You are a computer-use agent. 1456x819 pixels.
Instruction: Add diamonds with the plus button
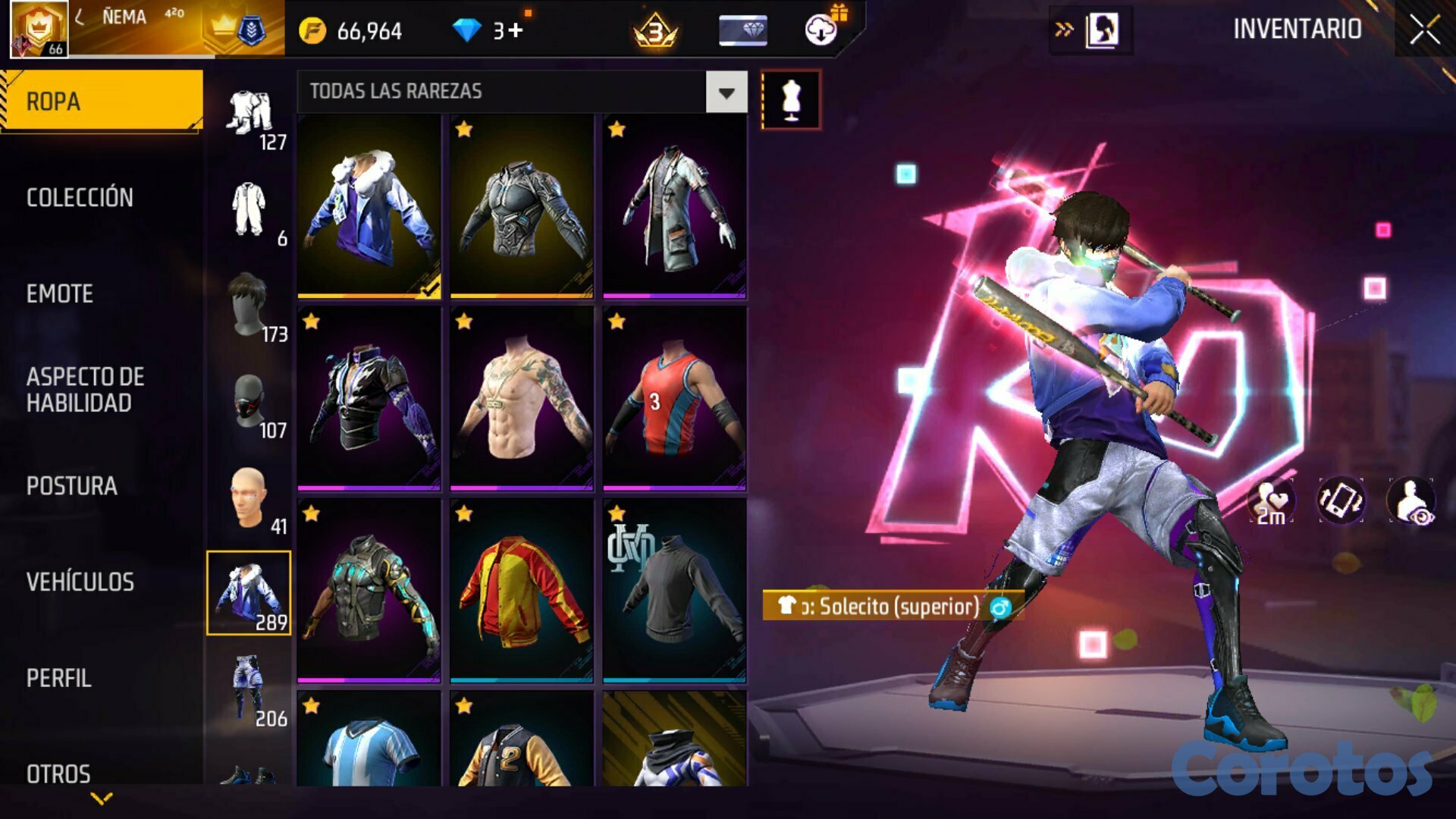coord(516,30)
